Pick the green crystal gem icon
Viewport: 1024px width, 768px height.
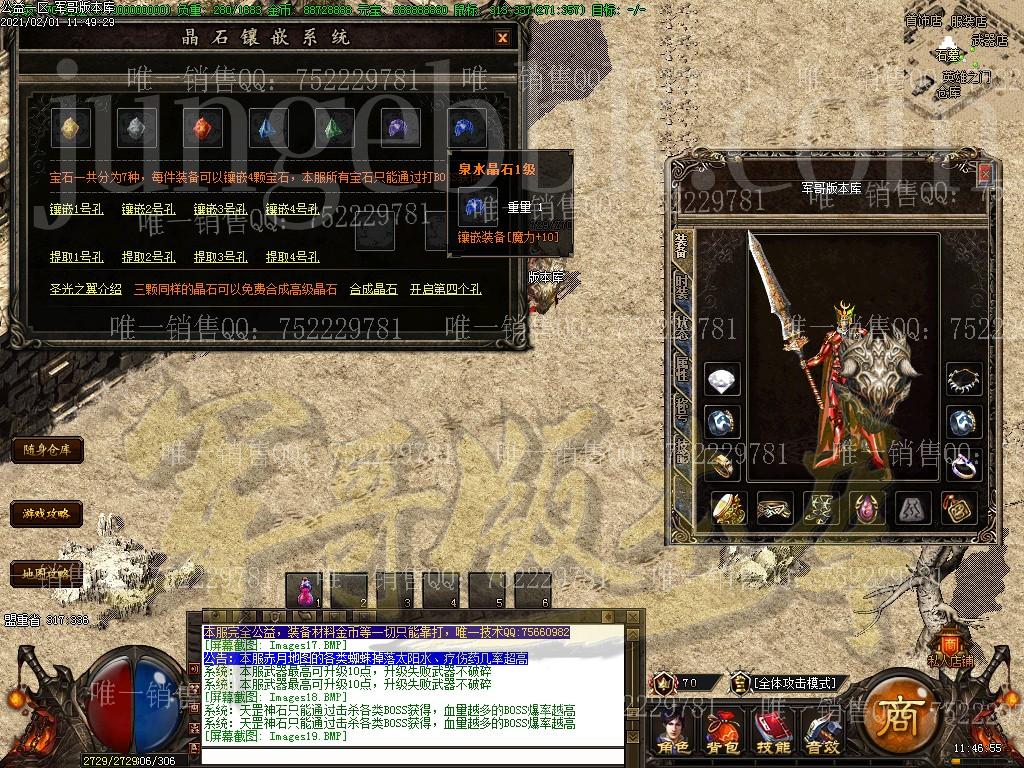tap(333, 127)
